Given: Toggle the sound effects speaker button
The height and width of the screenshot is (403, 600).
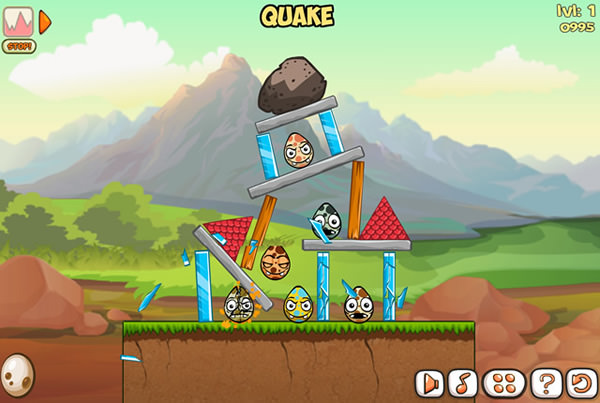Looking at the screenshot, I should [x=430, y=382].
